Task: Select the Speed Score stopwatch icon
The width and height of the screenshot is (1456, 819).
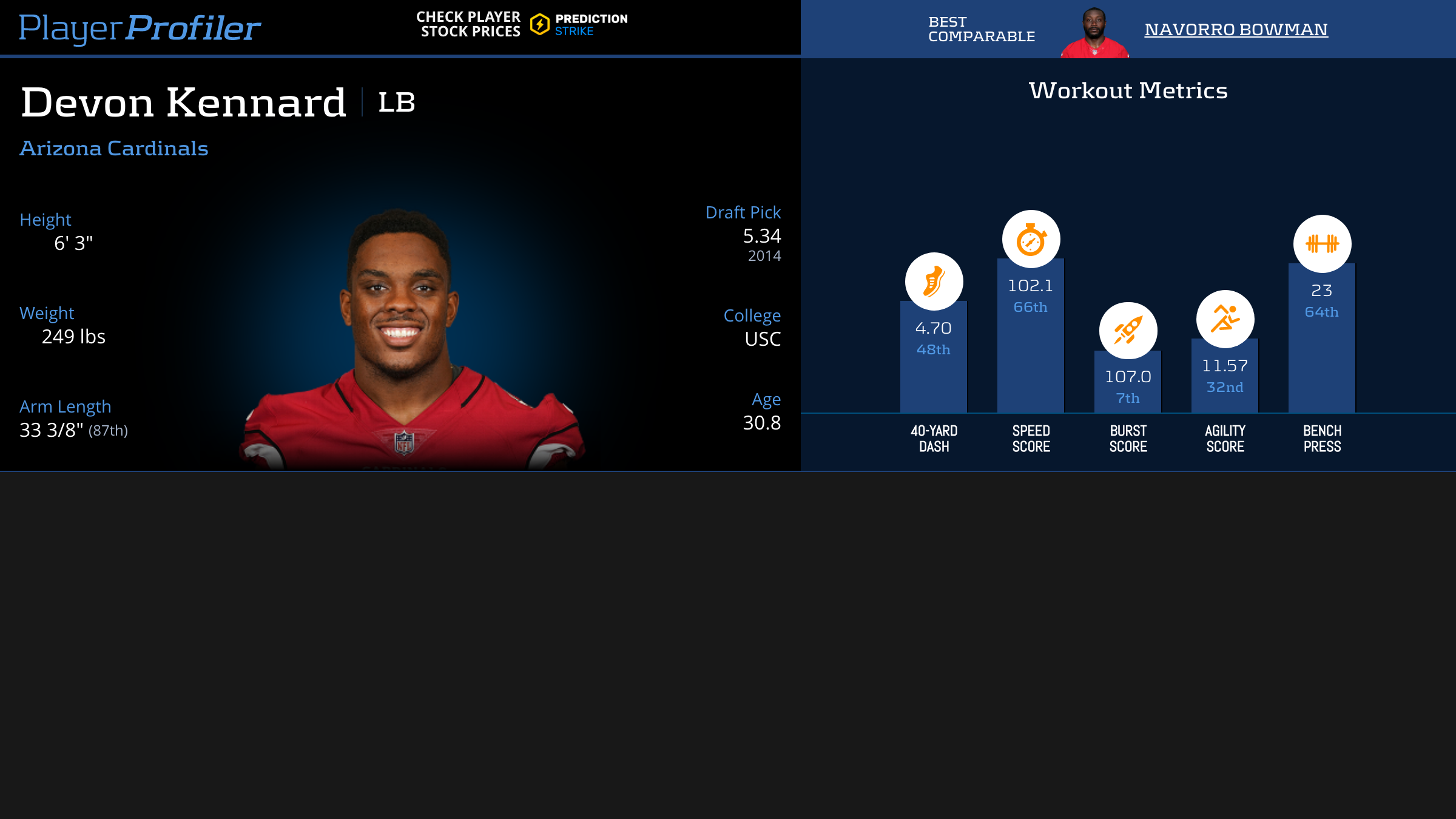Action: pos(1031,239)
